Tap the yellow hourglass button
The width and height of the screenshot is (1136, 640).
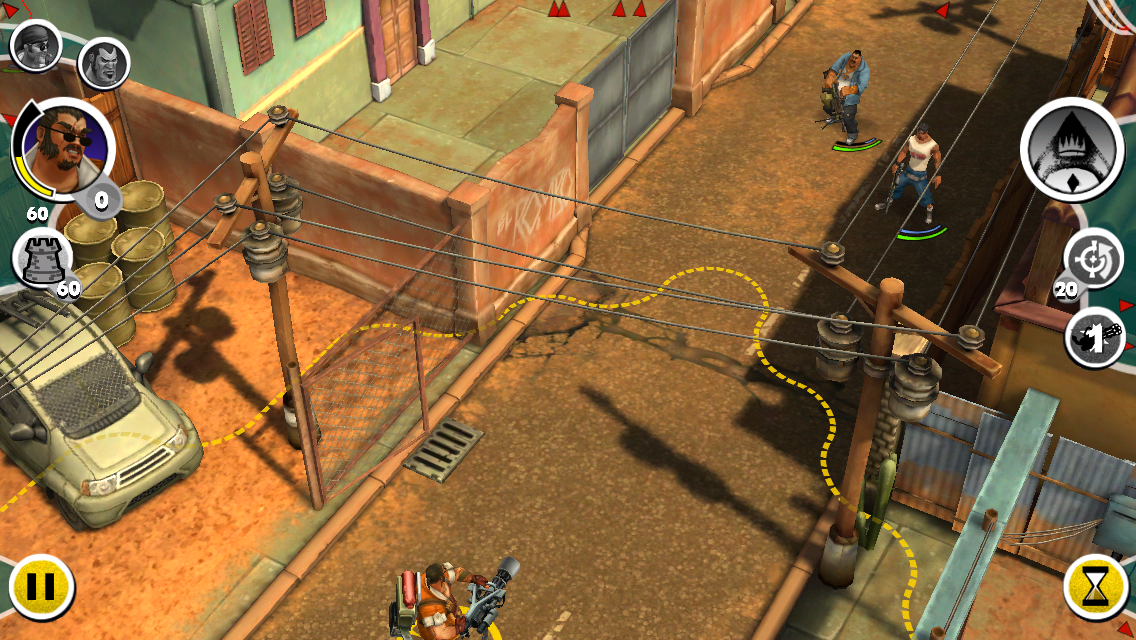[1096, 586]
